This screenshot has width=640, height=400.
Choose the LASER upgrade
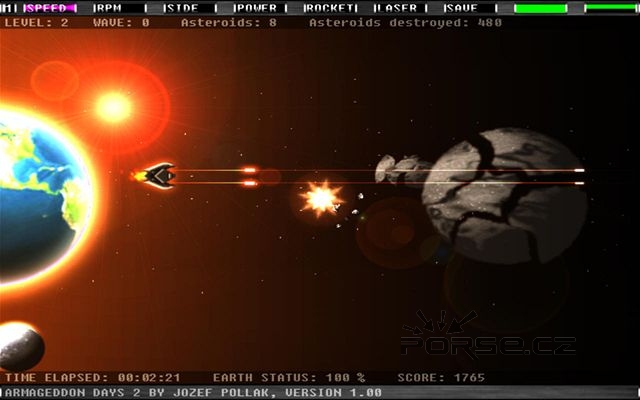(x=399, y=8)
